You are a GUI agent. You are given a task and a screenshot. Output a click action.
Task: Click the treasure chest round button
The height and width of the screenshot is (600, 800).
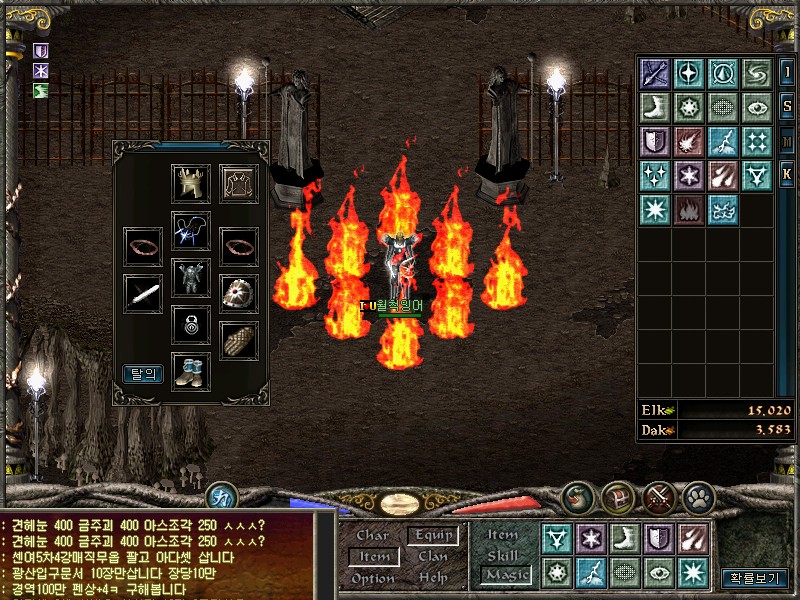click(619, 496)
